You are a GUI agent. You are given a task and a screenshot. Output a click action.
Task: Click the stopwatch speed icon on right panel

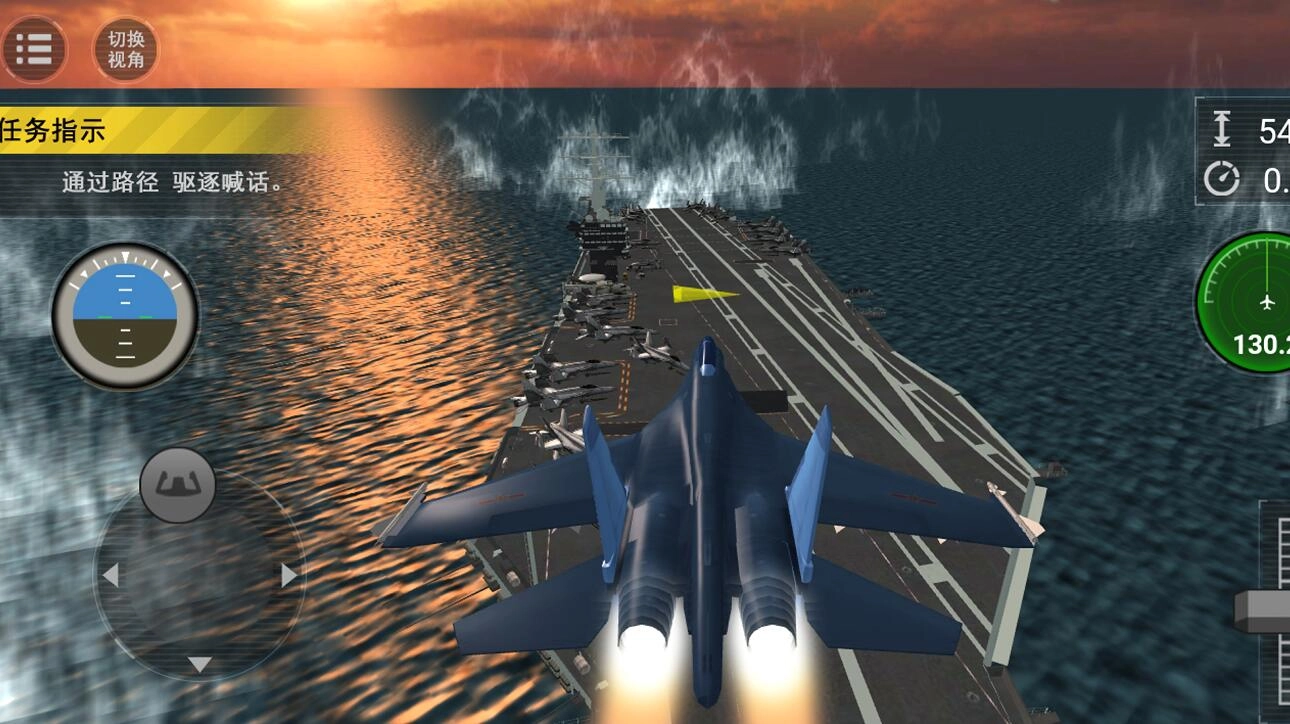(1222, 180)
